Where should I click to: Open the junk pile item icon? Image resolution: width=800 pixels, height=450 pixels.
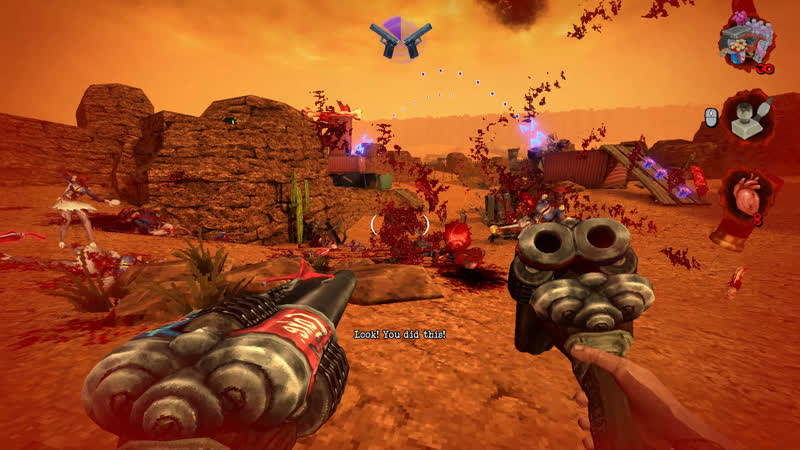coord(745,42)
